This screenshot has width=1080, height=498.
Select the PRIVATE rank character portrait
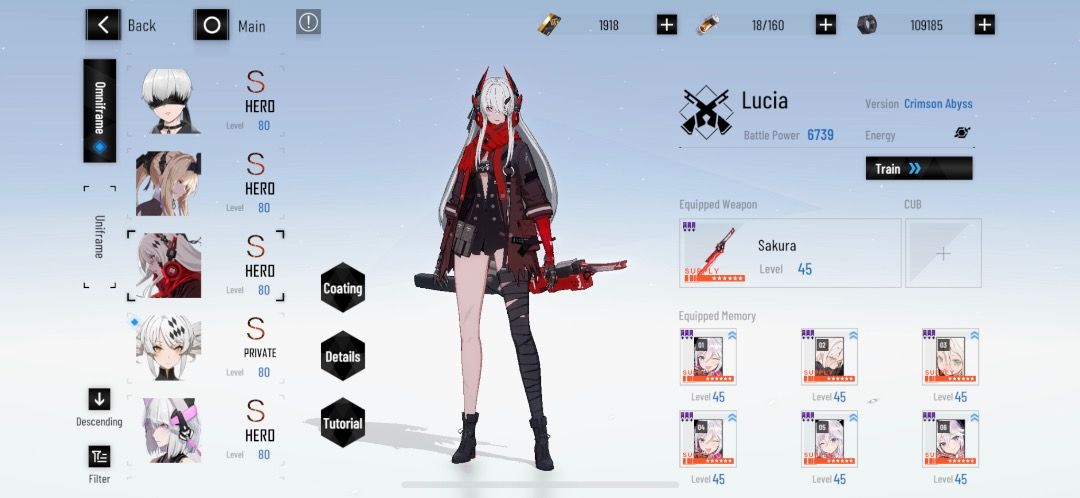tap(168, 348)
